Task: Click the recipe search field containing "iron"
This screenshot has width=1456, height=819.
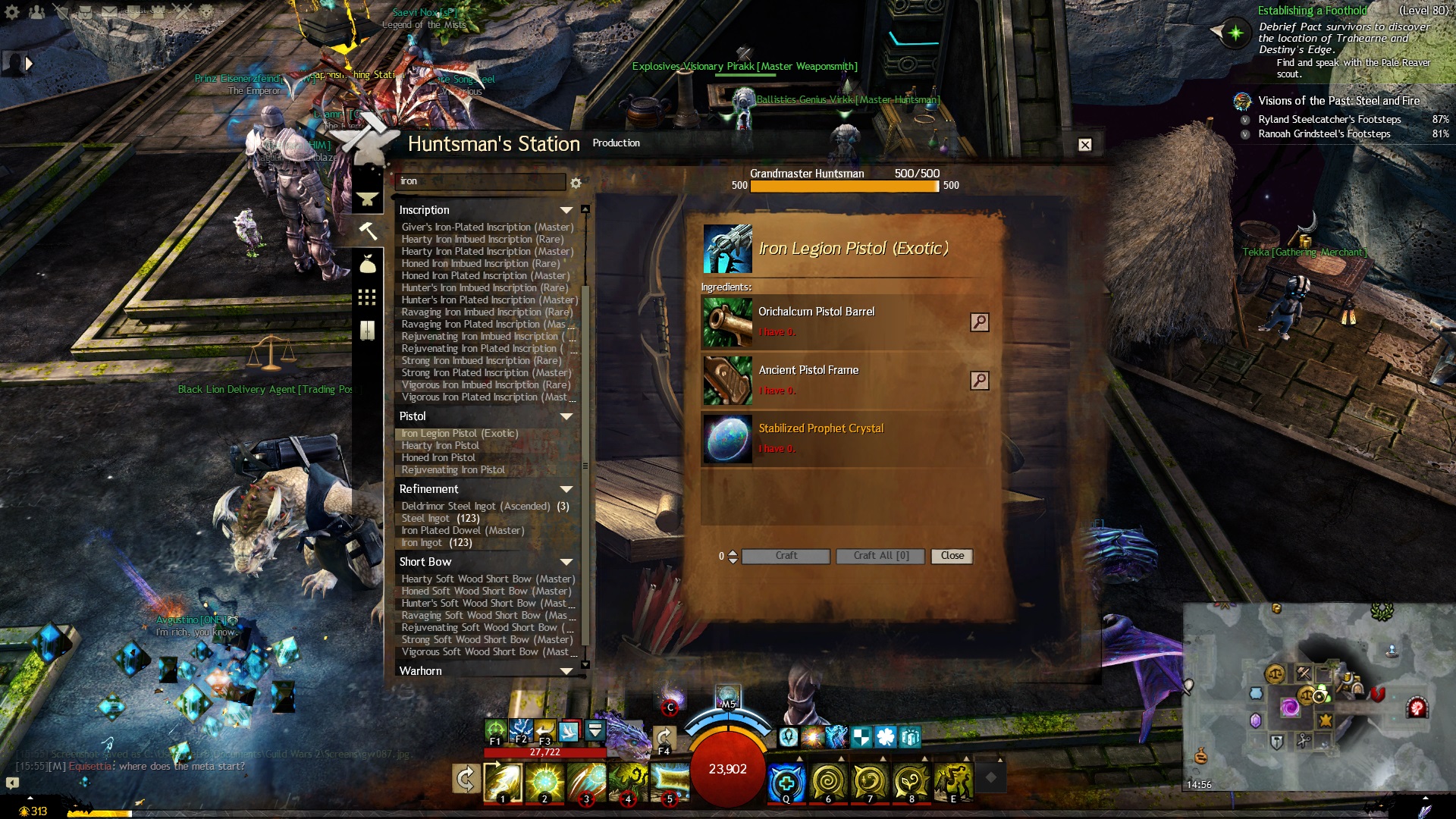Action: click(x=480, y=181)
